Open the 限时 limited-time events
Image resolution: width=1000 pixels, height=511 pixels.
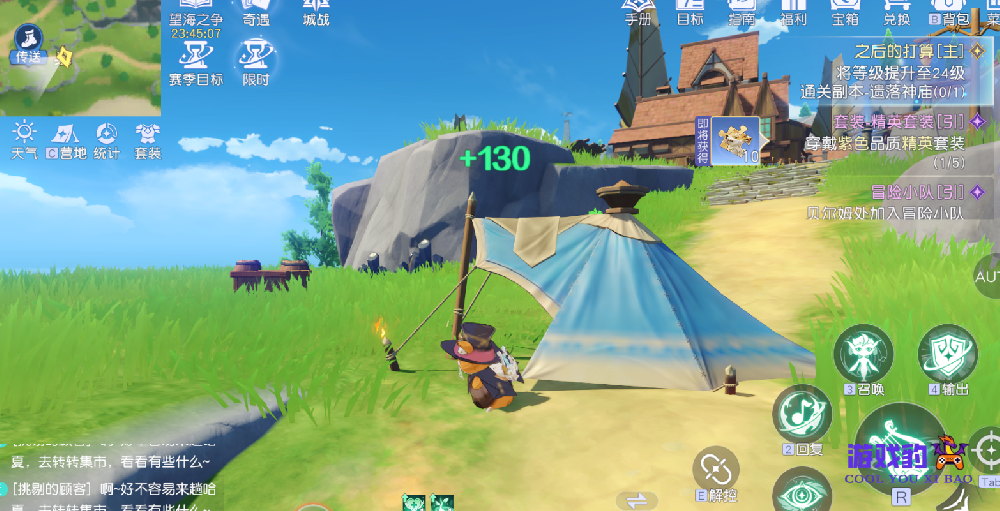(x=255, y=60)
